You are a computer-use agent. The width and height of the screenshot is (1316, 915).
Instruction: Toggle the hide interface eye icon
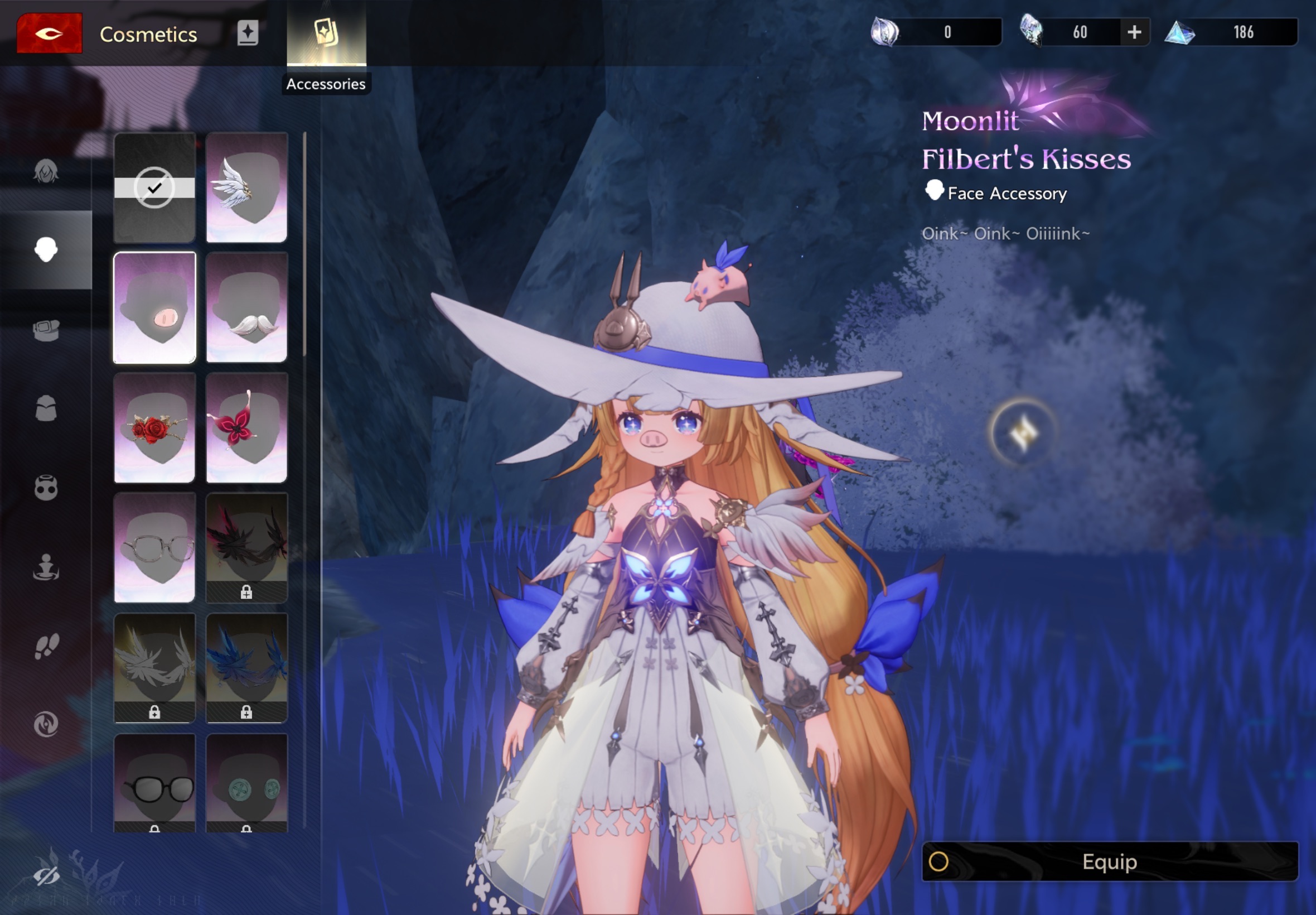pyautogui.click(x=46, y=875)
